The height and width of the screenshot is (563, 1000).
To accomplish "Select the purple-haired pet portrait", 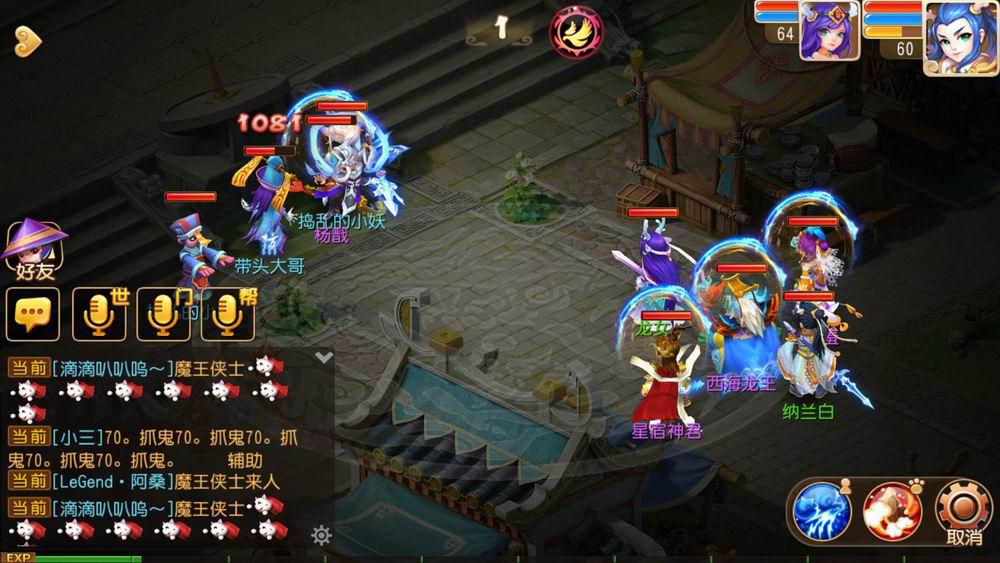I will click(x=829, y=31).
